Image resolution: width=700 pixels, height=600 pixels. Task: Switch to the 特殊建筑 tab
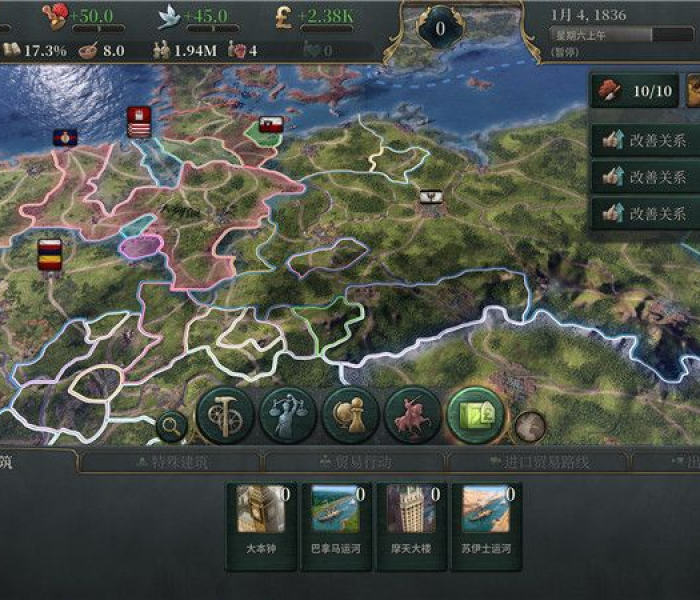170,462
